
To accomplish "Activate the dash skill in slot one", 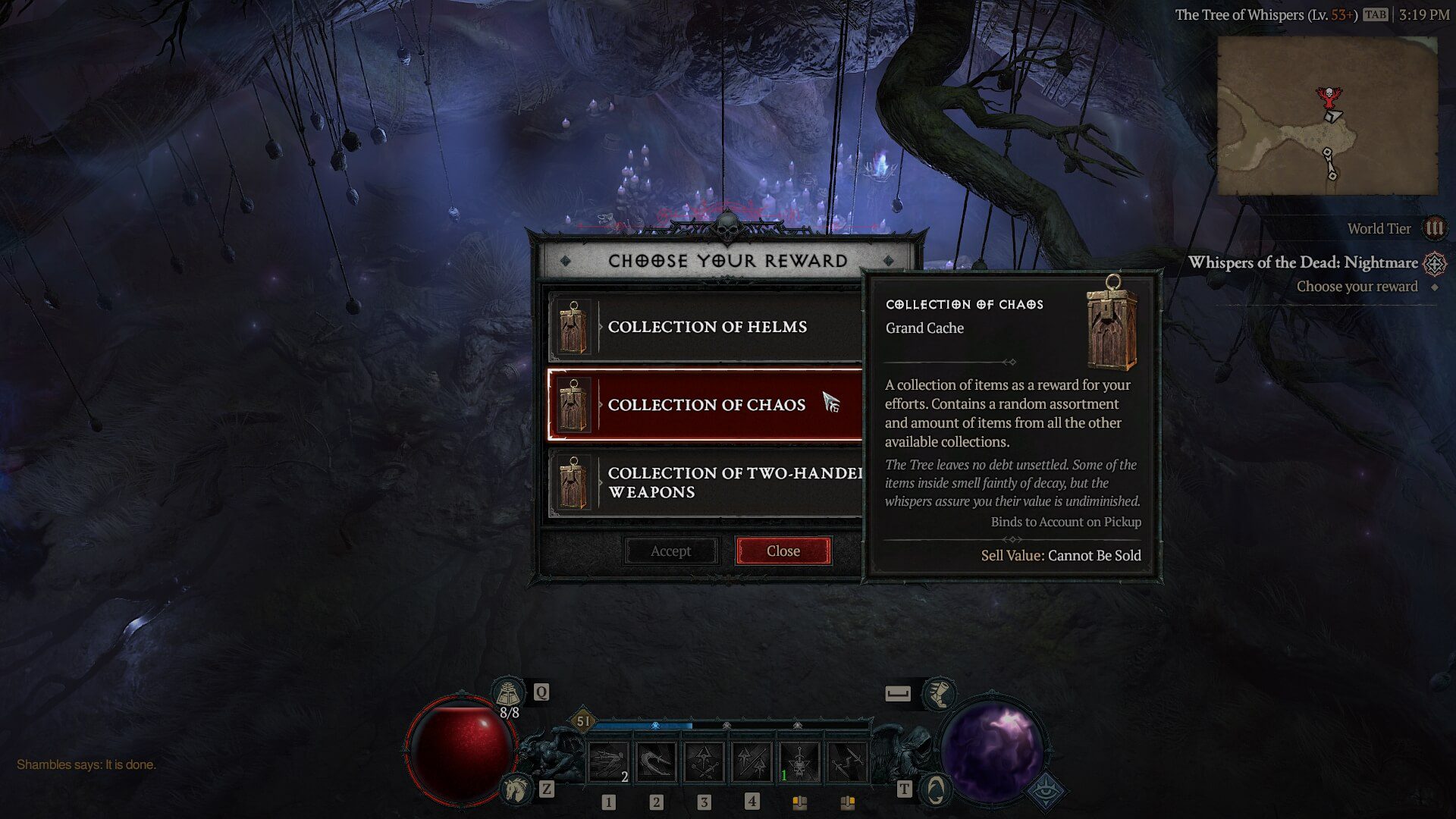I will [609, 762].
